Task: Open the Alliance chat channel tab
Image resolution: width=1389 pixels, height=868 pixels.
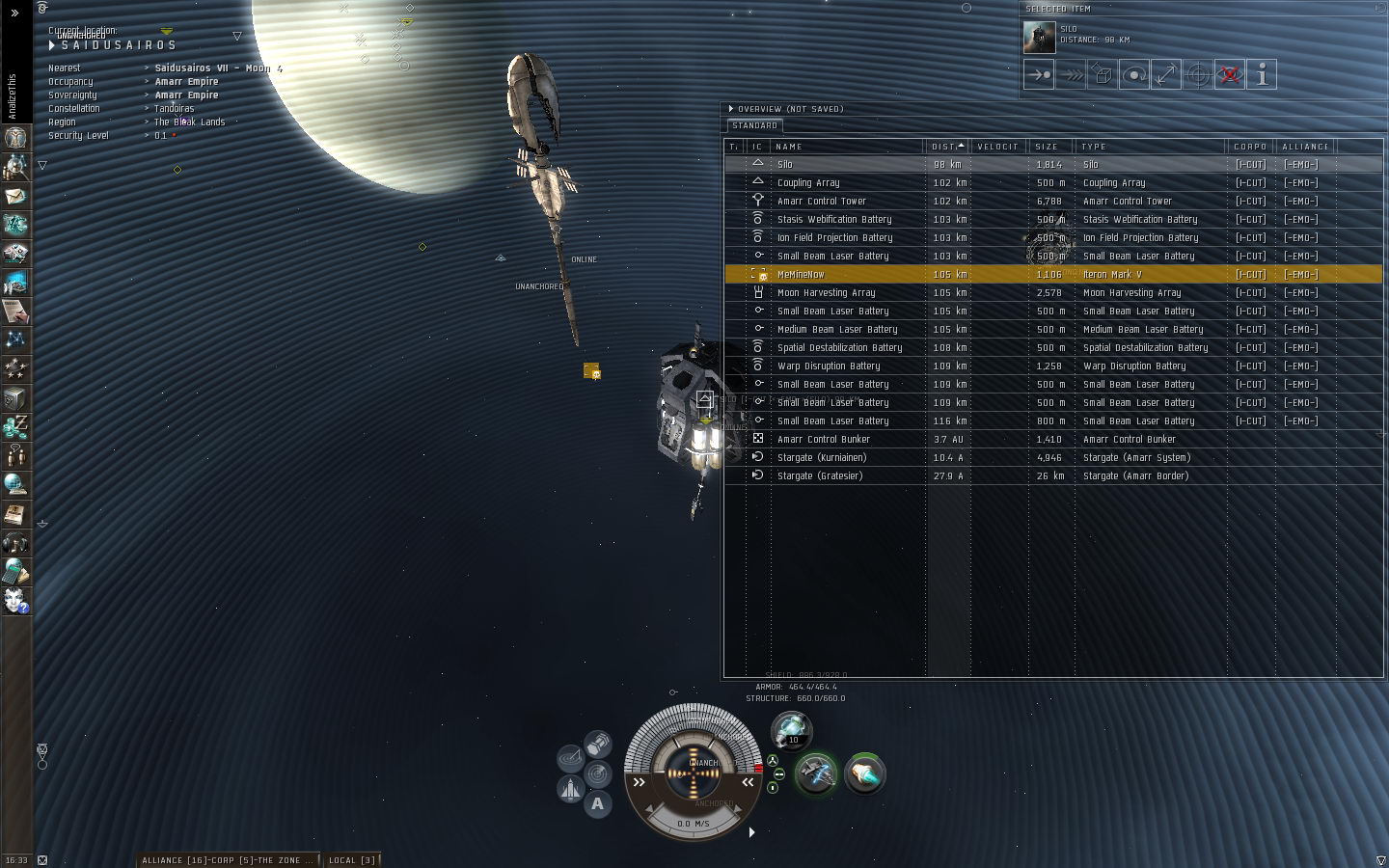Action: (x=228, y=859)
